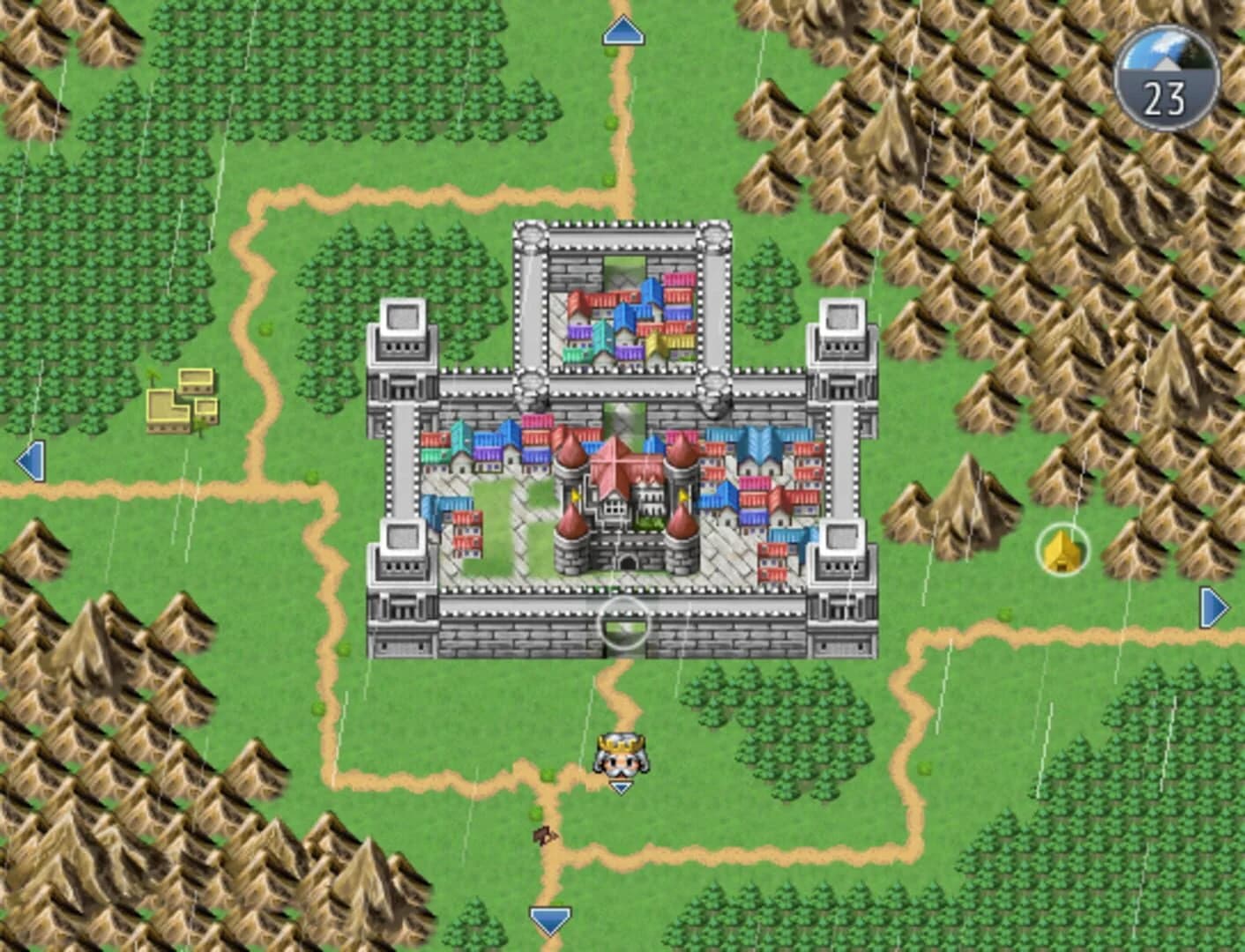1245x952 pixels.
Task: Enter the castle via the glowing gate circle
Action: (x=626, y=621)
